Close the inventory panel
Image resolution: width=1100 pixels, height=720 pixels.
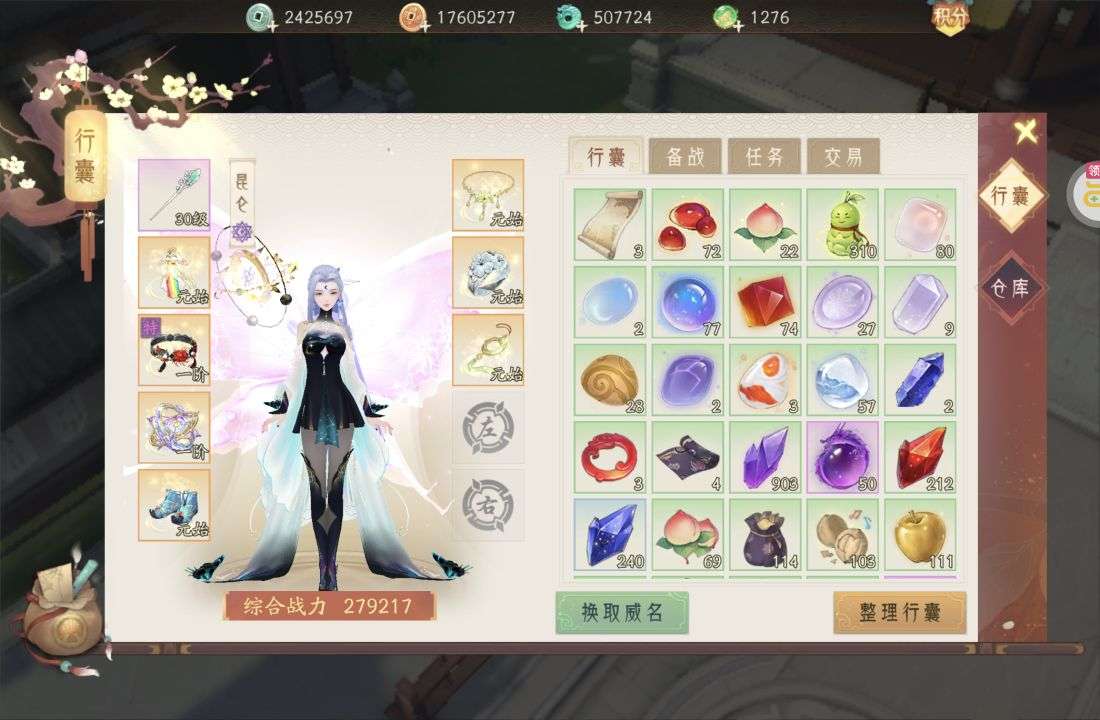(1025, 132)
